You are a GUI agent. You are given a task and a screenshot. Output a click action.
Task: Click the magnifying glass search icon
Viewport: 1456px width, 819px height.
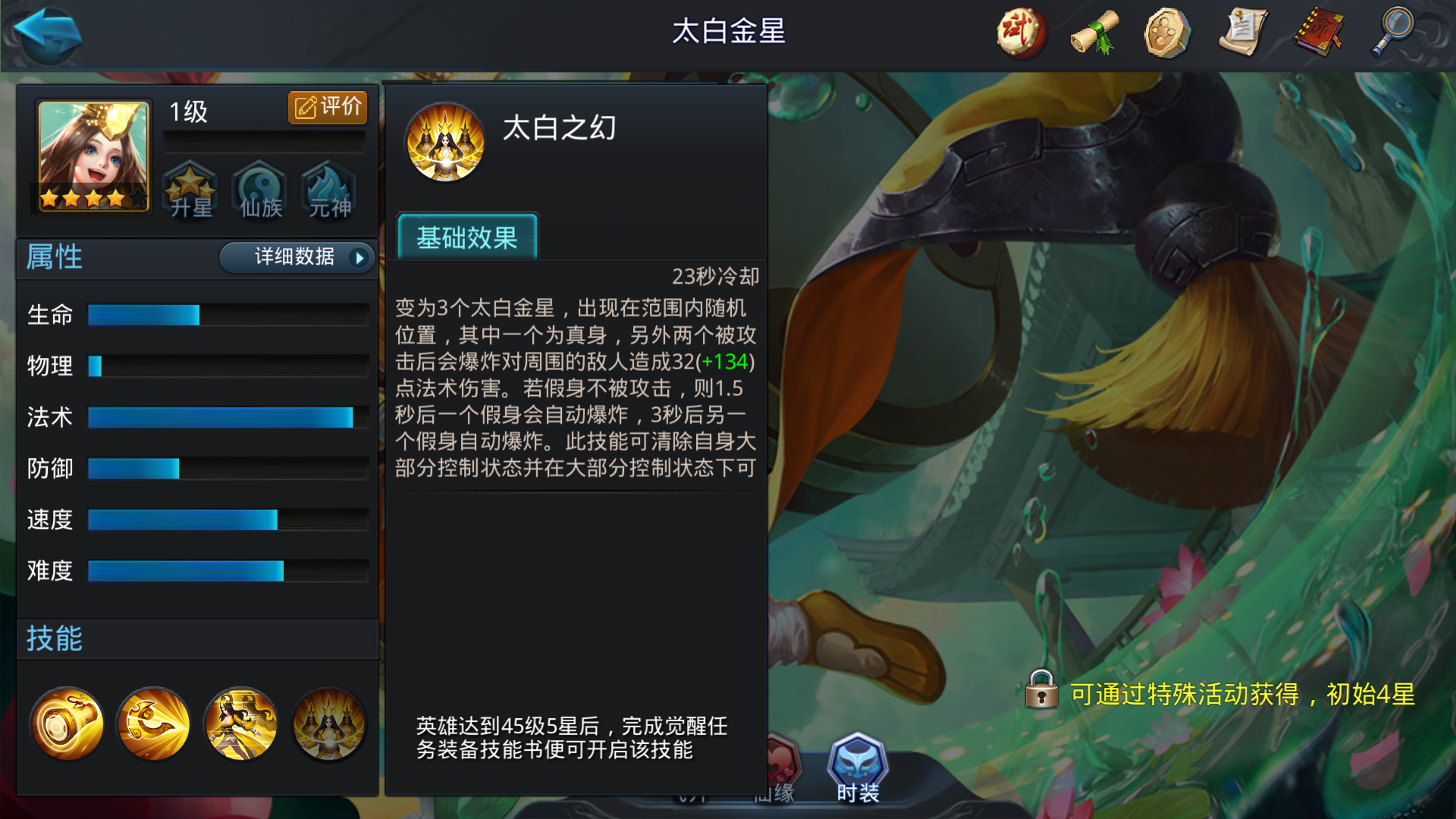pos(1392,33)
